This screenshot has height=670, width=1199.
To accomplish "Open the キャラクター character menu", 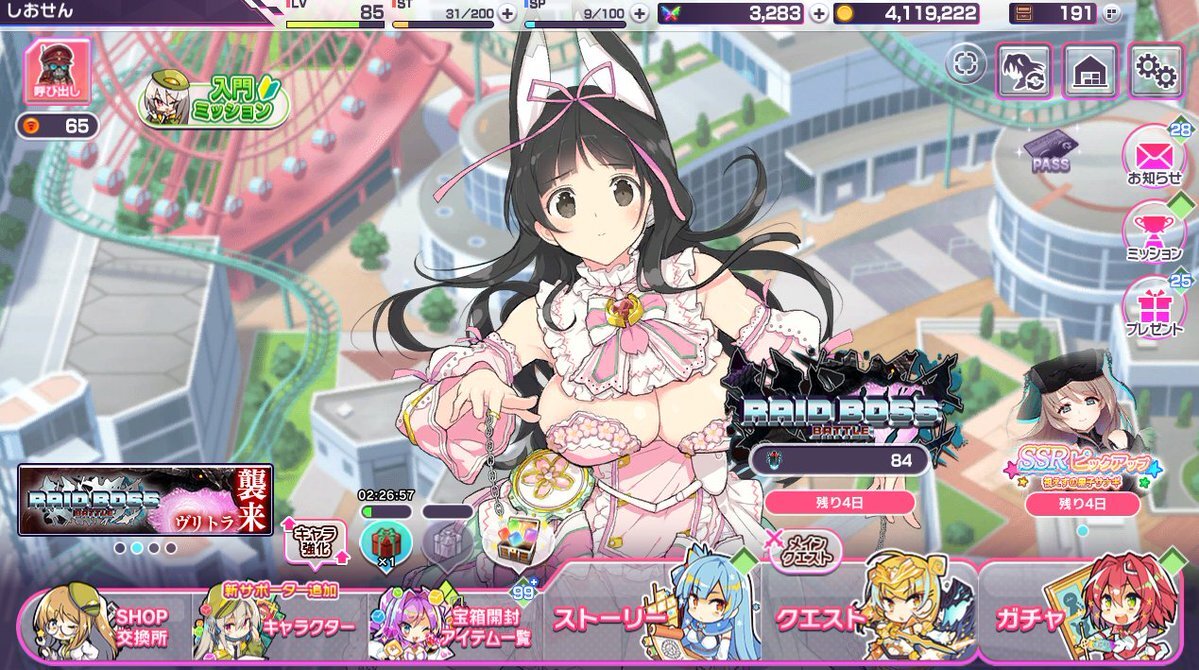I will pyautogui.click(x=280, y=626).
